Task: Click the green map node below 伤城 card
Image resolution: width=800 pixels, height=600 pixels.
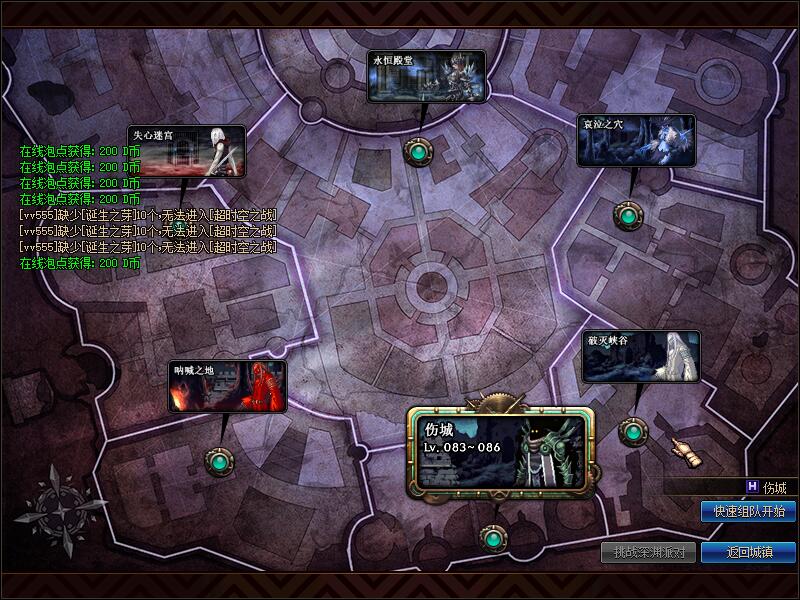Action: (491, 540)
